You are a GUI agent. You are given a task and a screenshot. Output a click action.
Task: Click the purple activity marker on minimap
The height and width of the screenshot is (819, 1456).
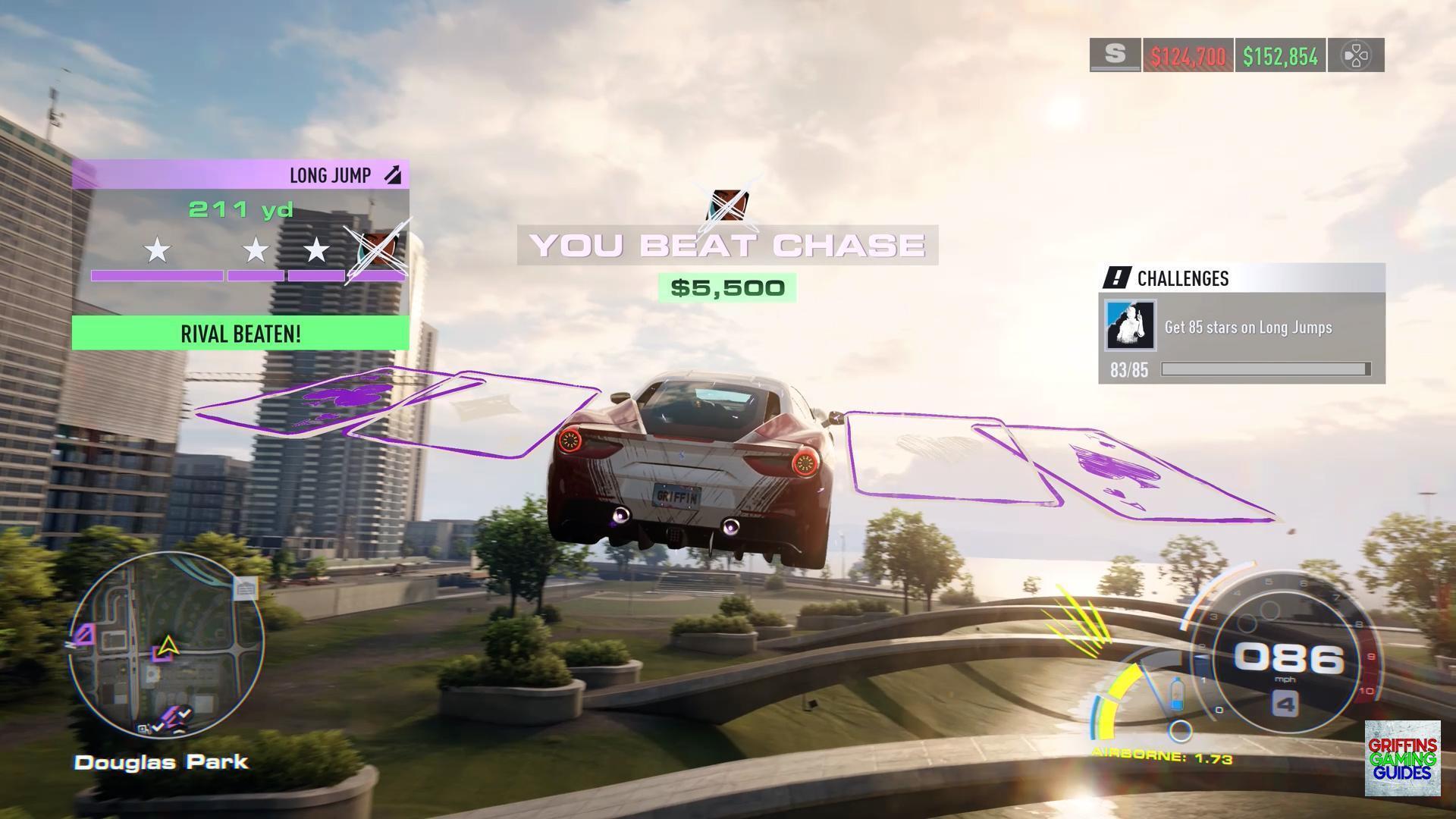click(x=83, y=634)
